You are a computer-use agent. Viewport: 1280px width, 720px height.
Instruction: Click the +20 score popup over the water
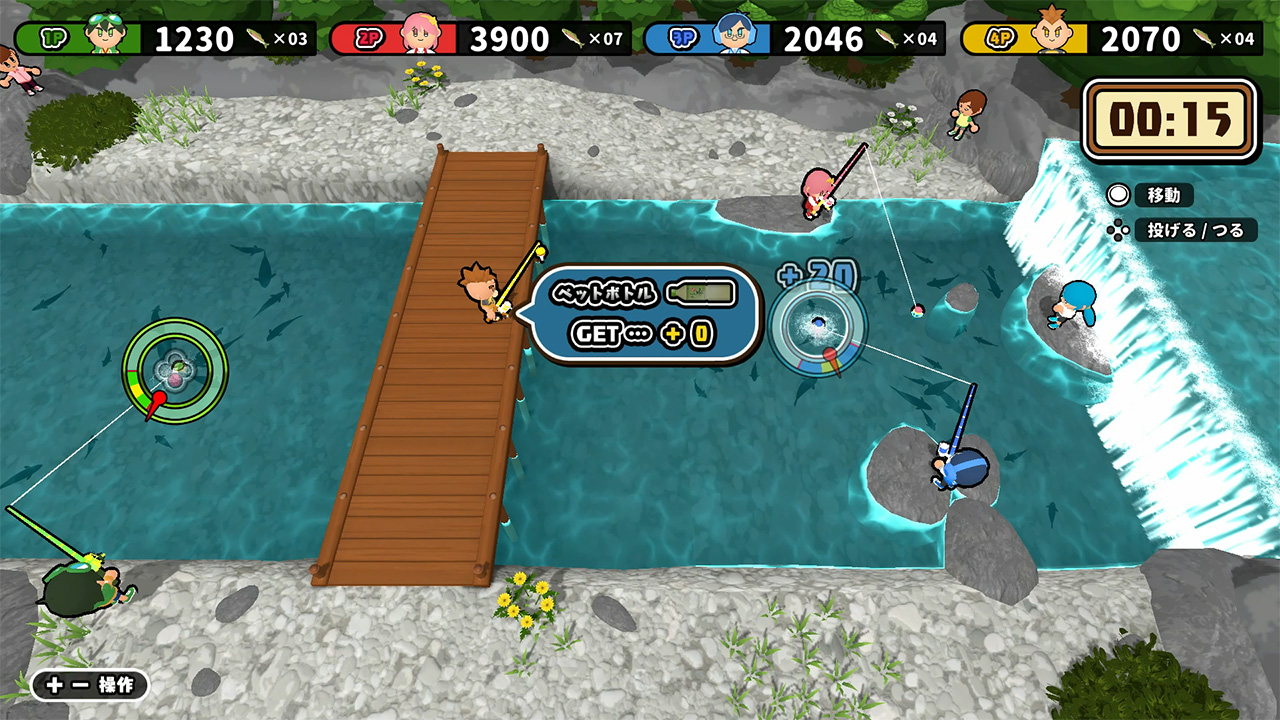pyautogui.click(x=818, y=272)
